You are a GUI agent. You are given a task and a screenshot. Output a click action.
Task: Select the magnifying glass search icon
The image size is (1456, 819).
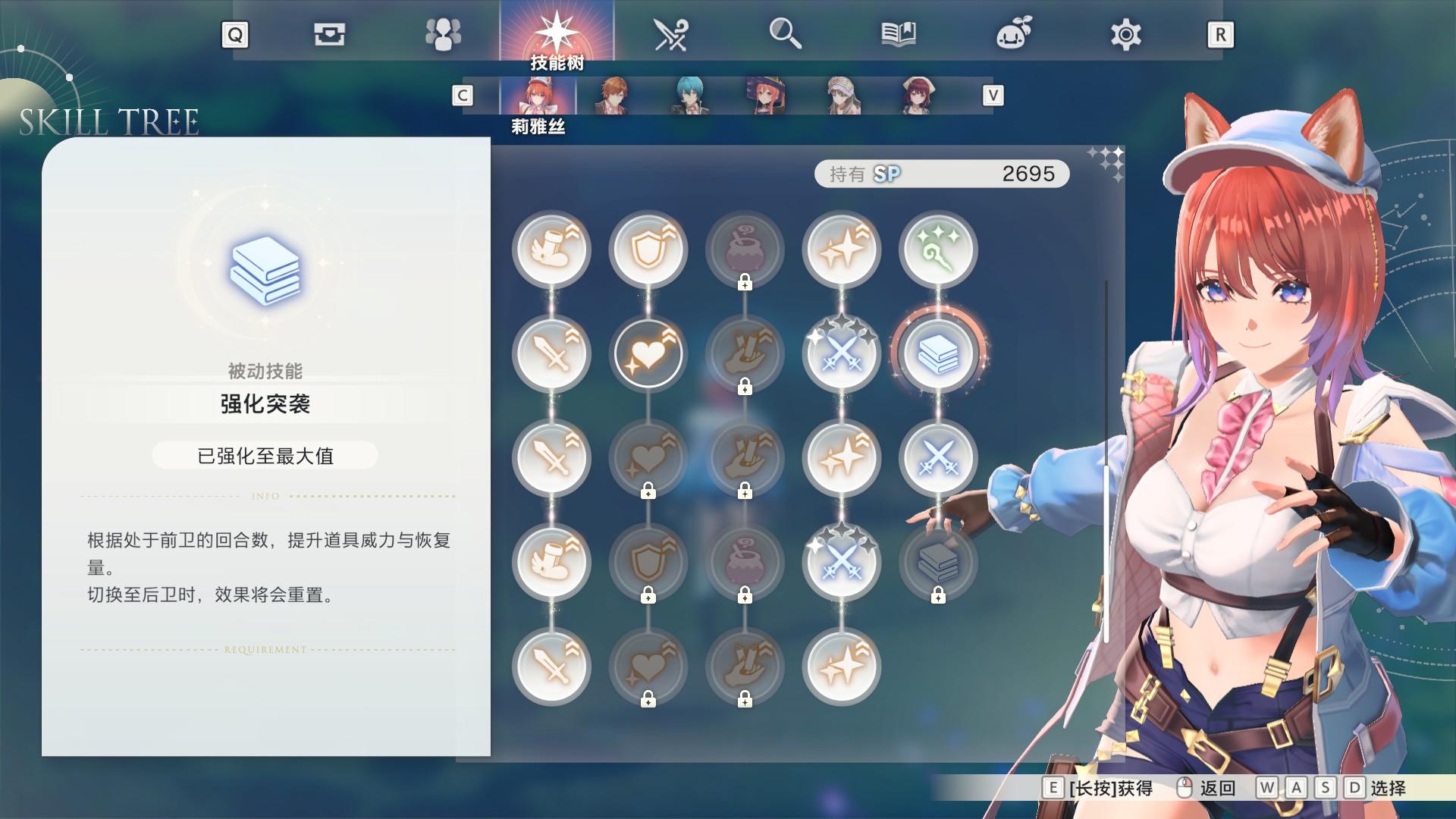click(x=786, y=33)
